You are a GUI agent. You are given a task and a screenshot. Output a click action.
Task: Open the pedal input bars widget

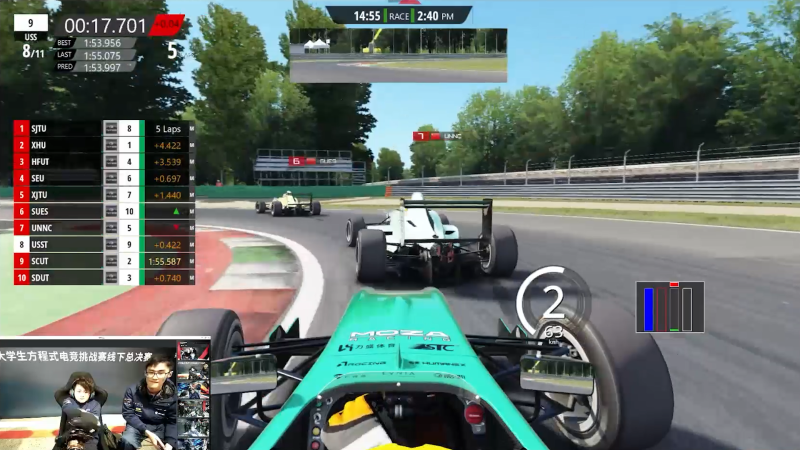coord(670,306)
